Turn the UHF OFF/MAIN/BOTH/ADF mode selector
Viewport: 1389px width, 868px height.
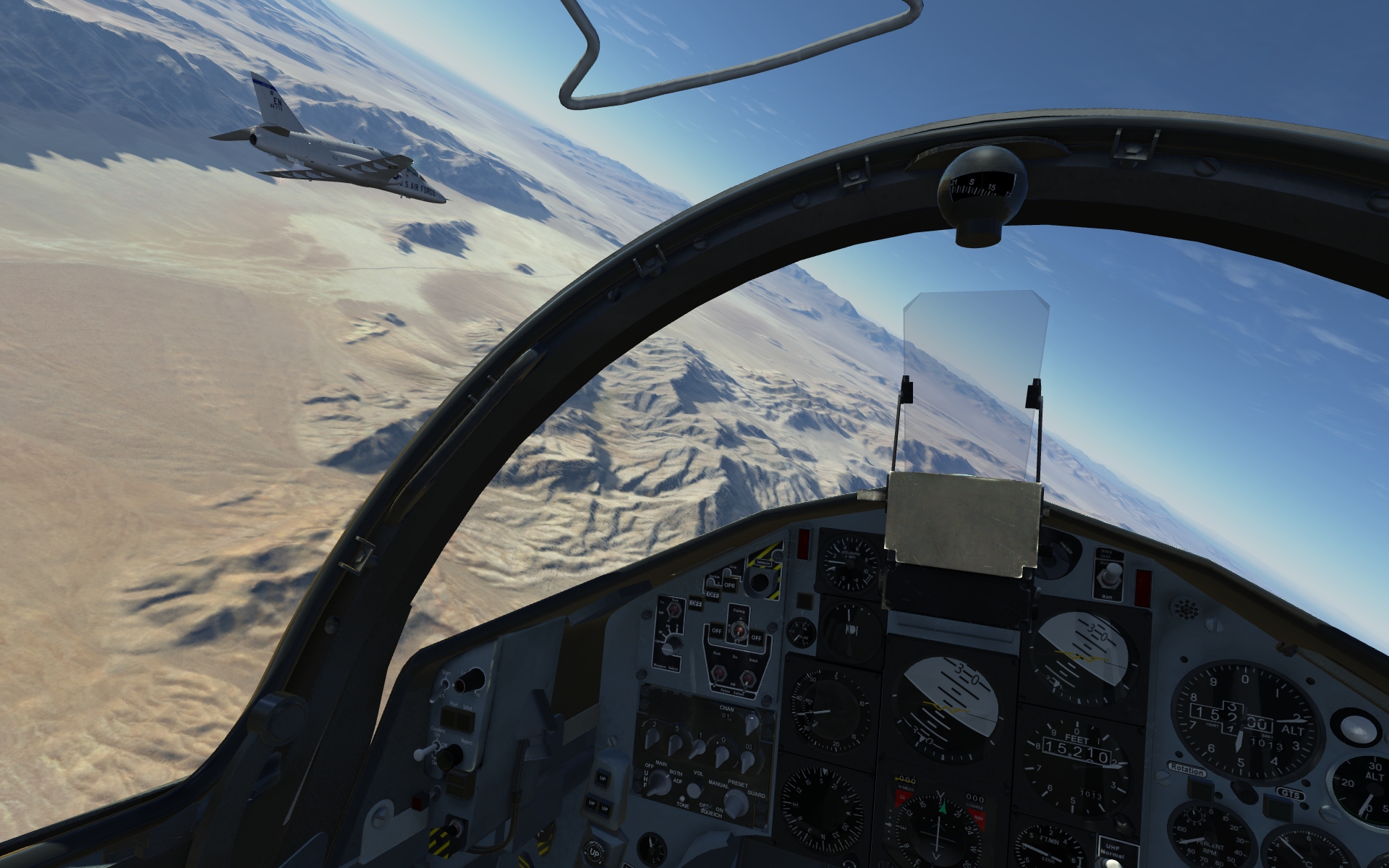click(x=658, y=783)
